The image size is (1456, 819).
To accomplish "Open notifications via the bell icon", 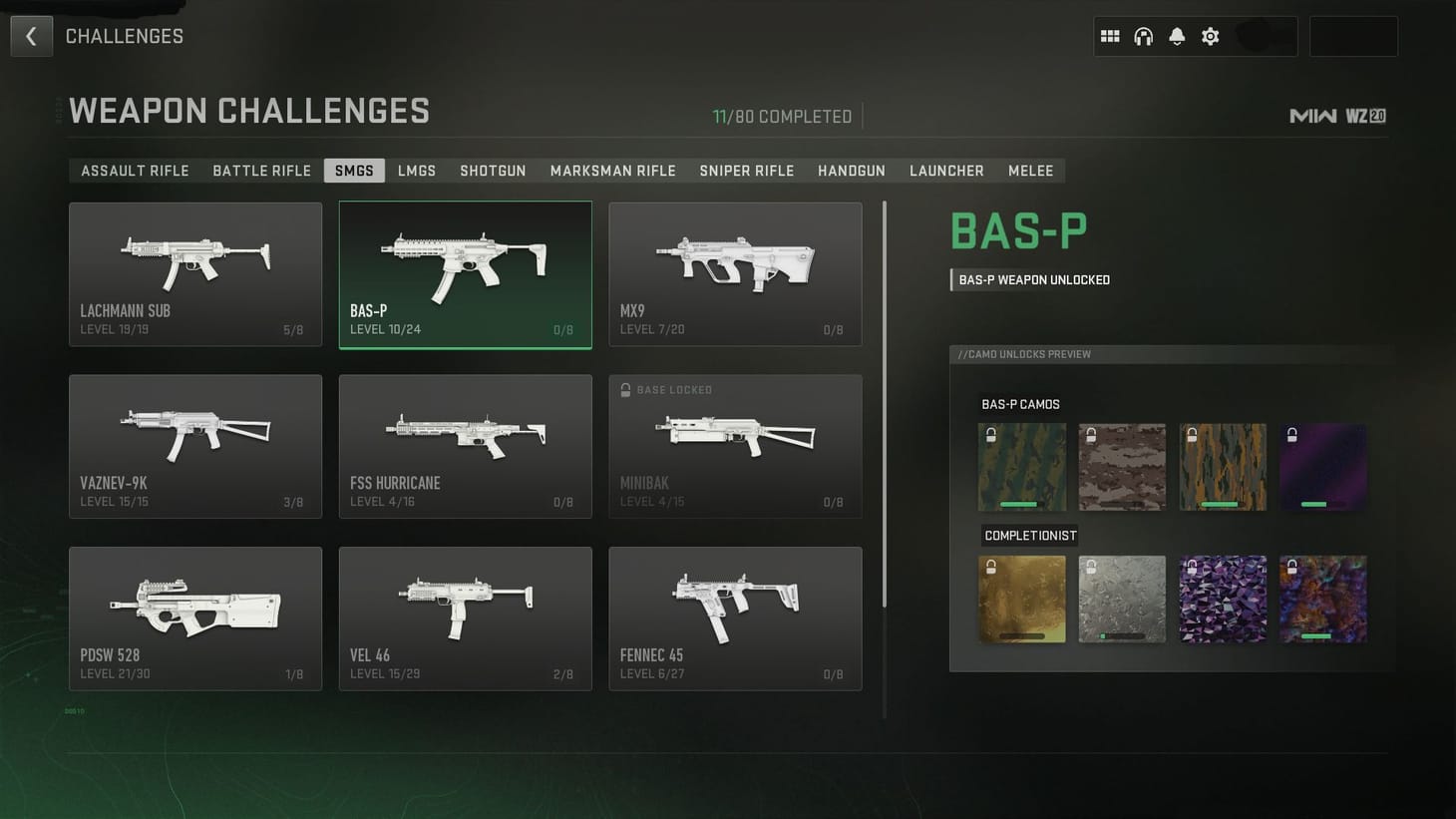I will [x=1177, y=36].
